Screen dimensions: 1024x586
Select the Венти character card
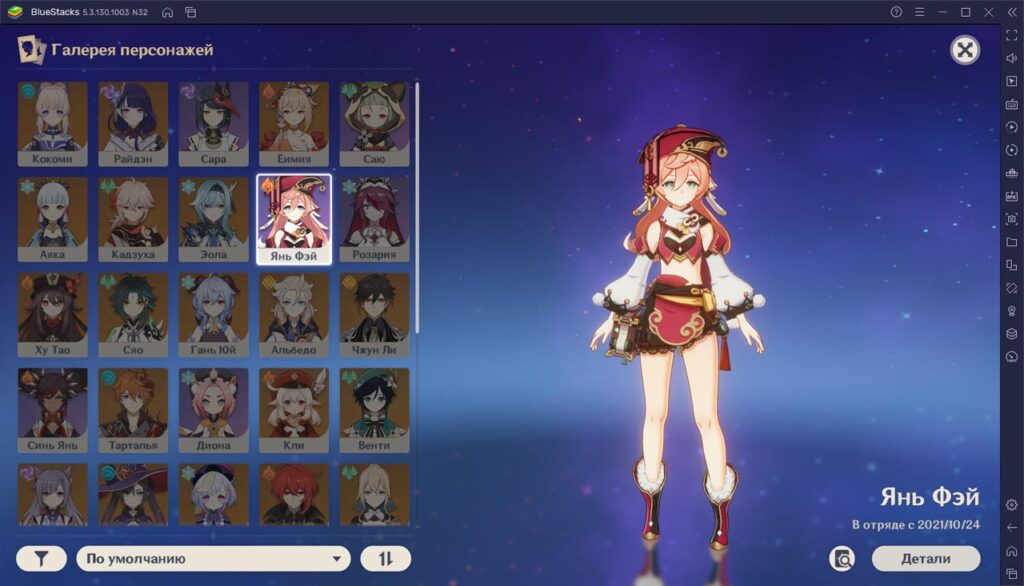(374, 410)
